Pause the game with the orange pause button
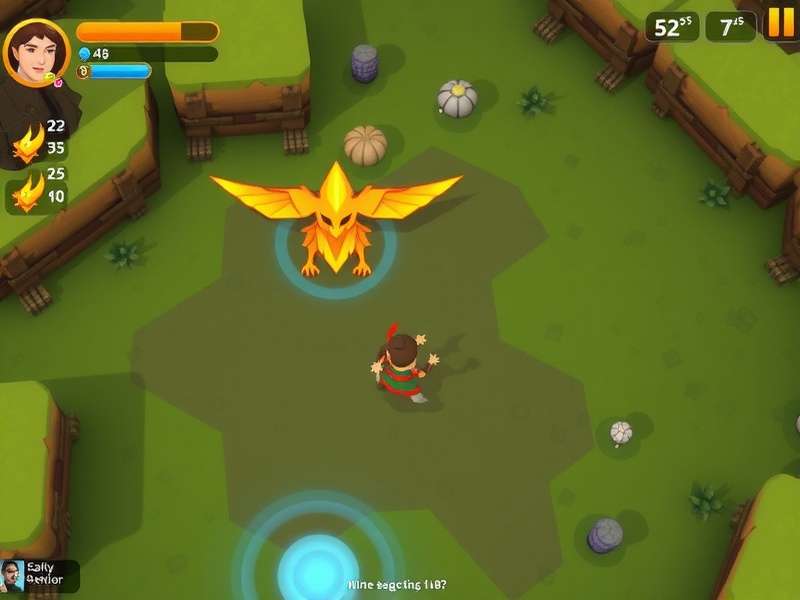Screen dimensions: 800x600 click(x=779, y=22)
